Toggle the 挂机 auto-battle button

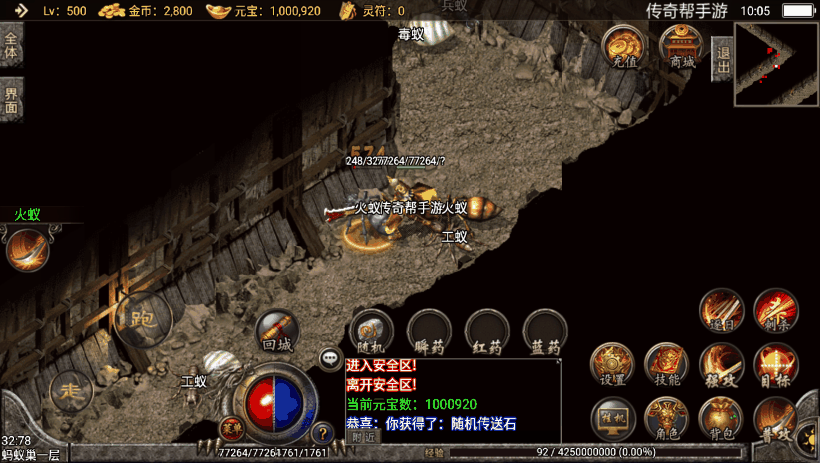click(x=612, y=418)
